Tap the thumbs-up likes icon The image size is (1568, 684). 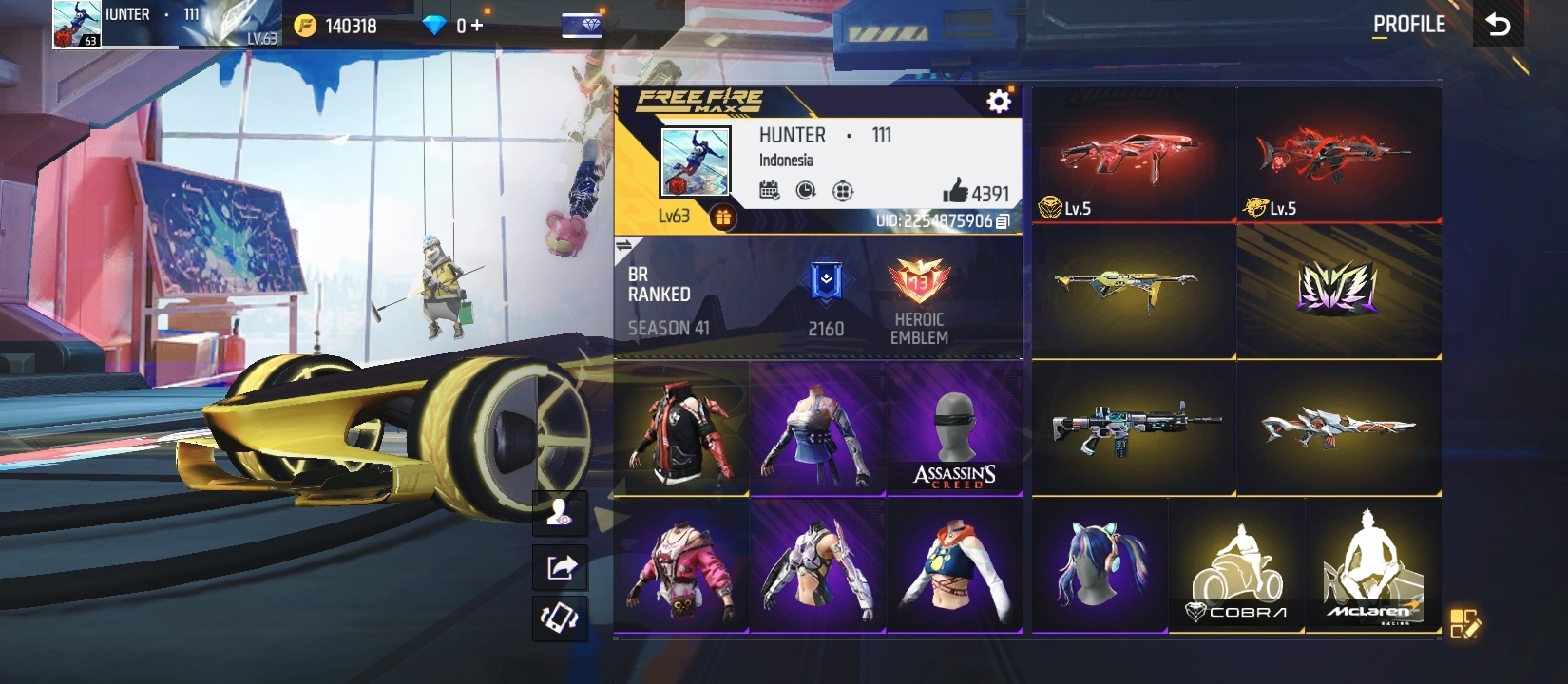point(954,192)
